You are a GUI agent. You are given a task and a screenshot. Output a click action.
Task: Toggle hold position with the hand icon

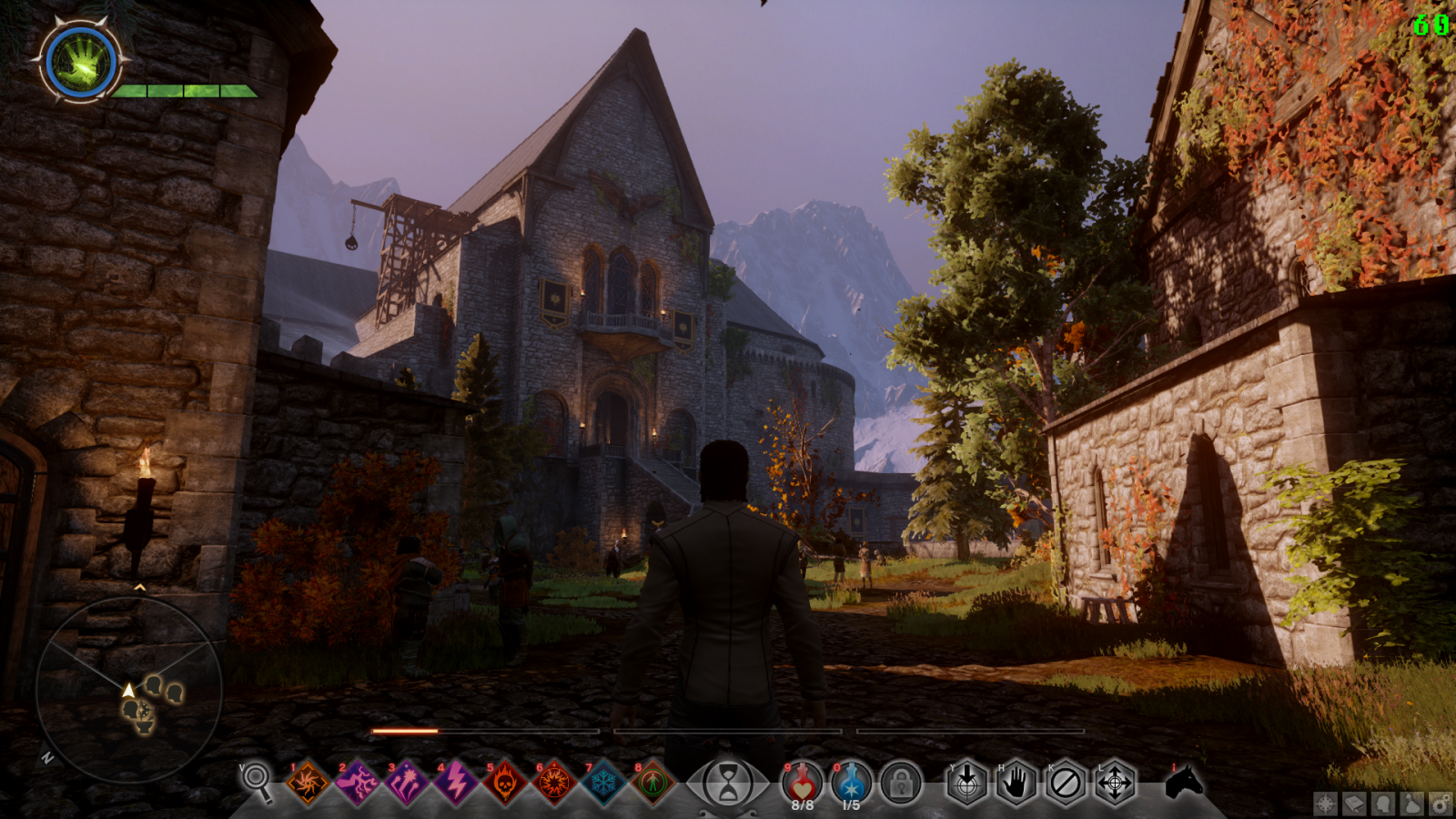tap(1017, 784)
